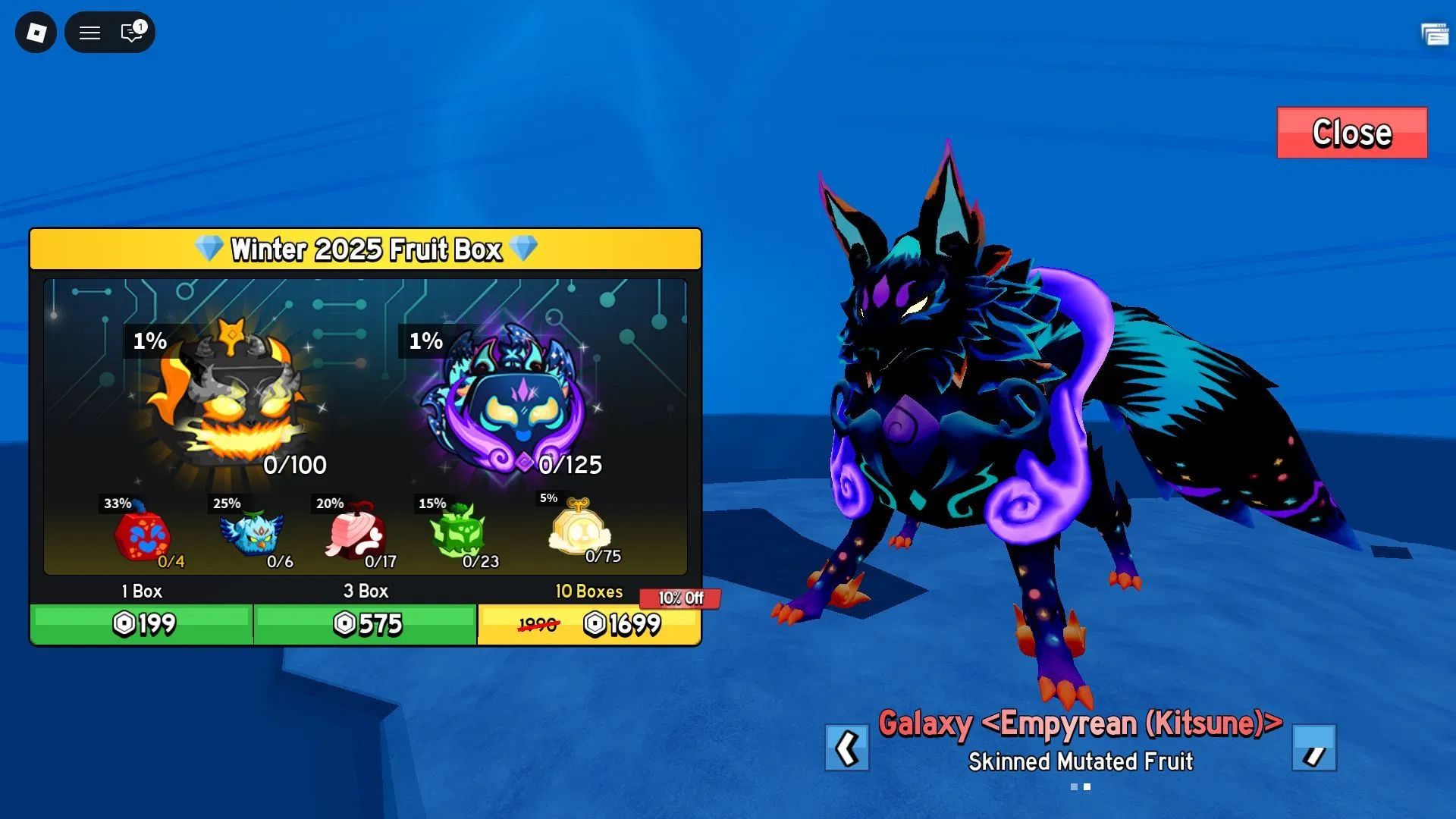This screenshot has height=819, width=1456.
Task: Open the Roblox chat with one notification
Action: tap(132, 32)
